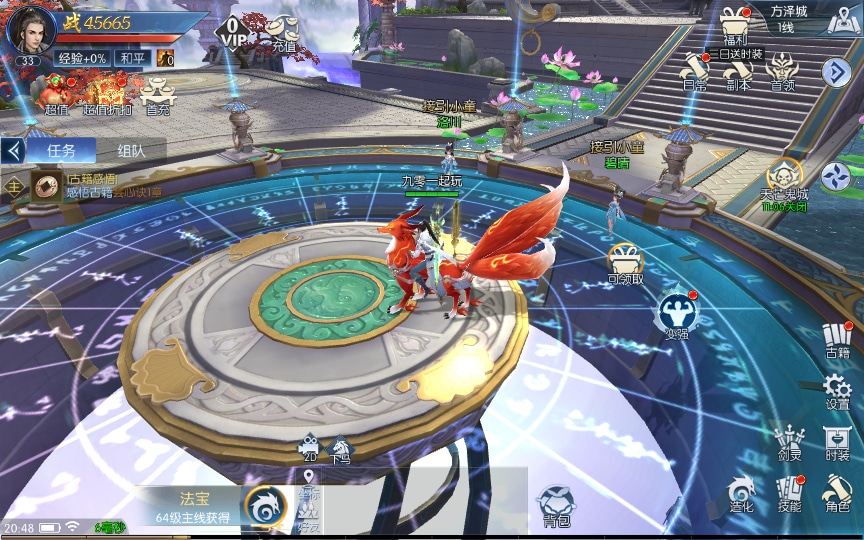The image size is (864, 540).
Task: Claim the 可领取 gift reward
Action: tap(626, 264)
